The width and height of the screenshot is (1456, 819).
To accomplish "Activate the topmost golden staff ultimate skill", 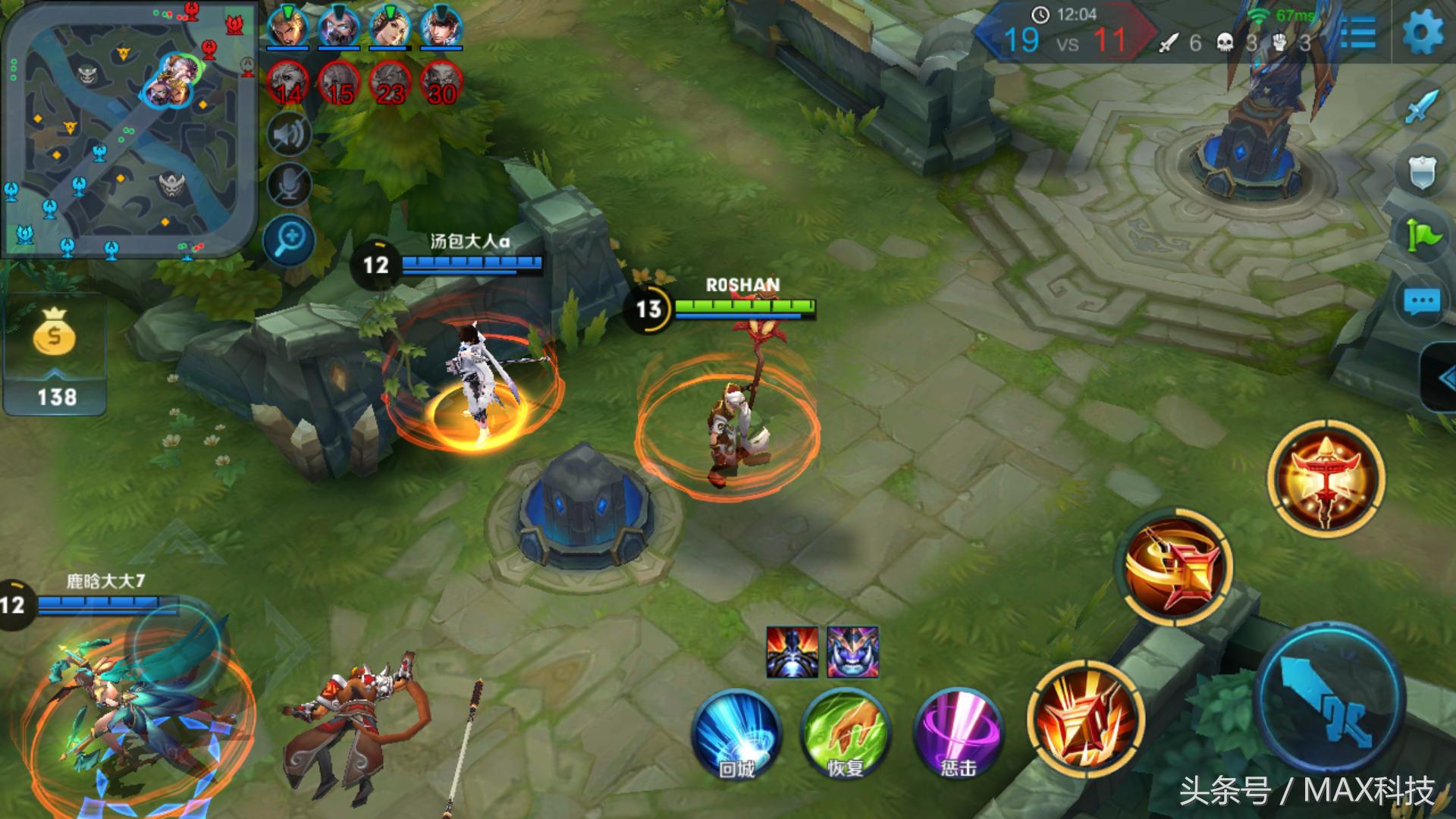I will pos(1326,479).
